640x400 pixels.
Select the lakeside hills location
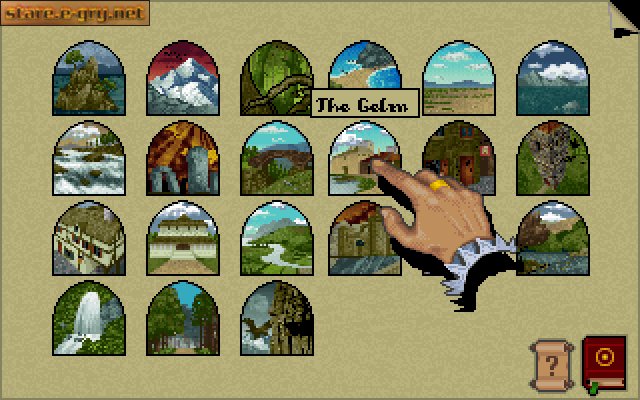pyautogui.click(x=553, y=240)
